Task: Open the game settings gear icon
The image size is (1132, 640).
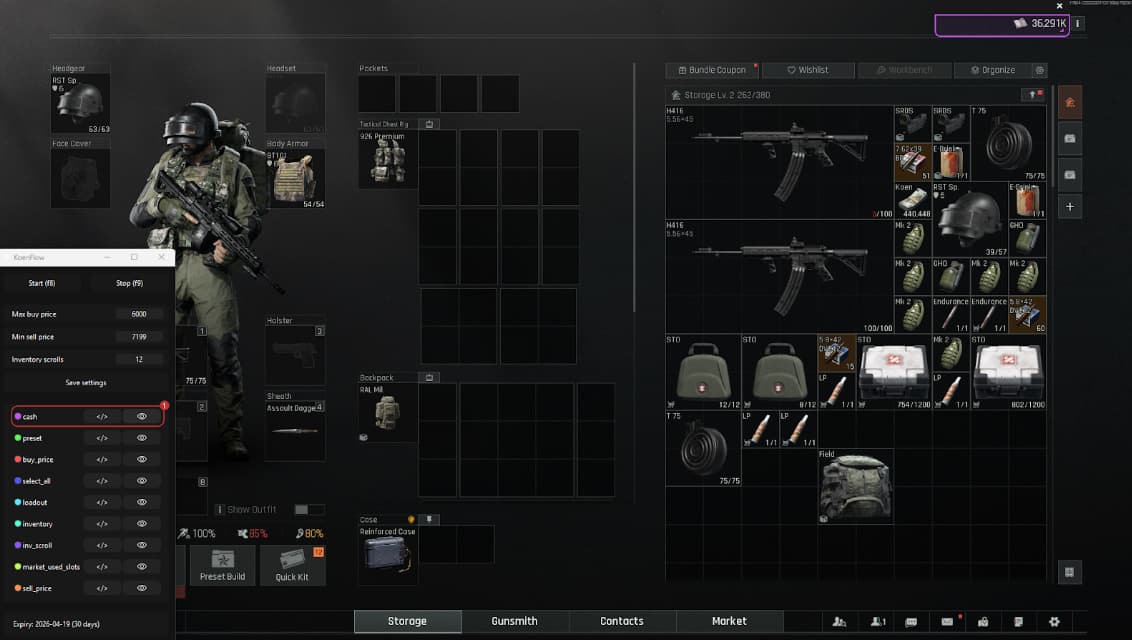Action: click(x=1054, y=622)
